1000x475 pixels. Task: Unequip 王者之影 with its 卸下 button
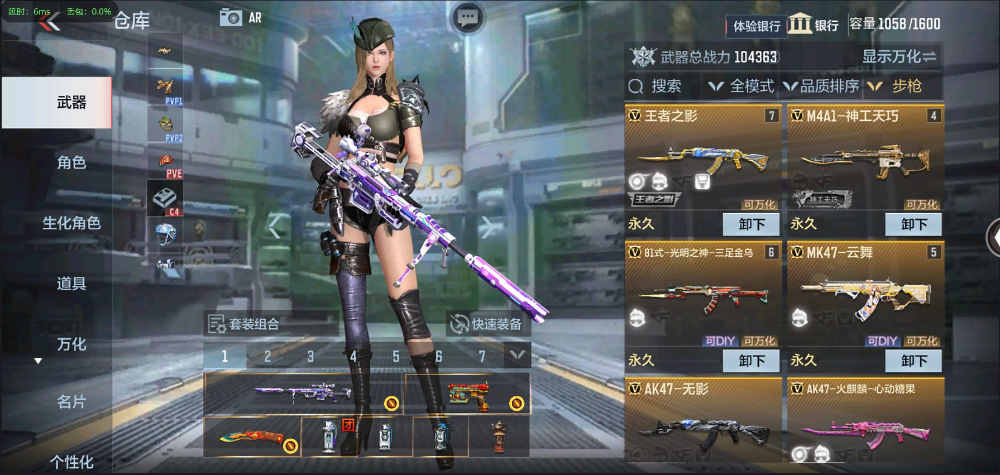coord(751,225)
